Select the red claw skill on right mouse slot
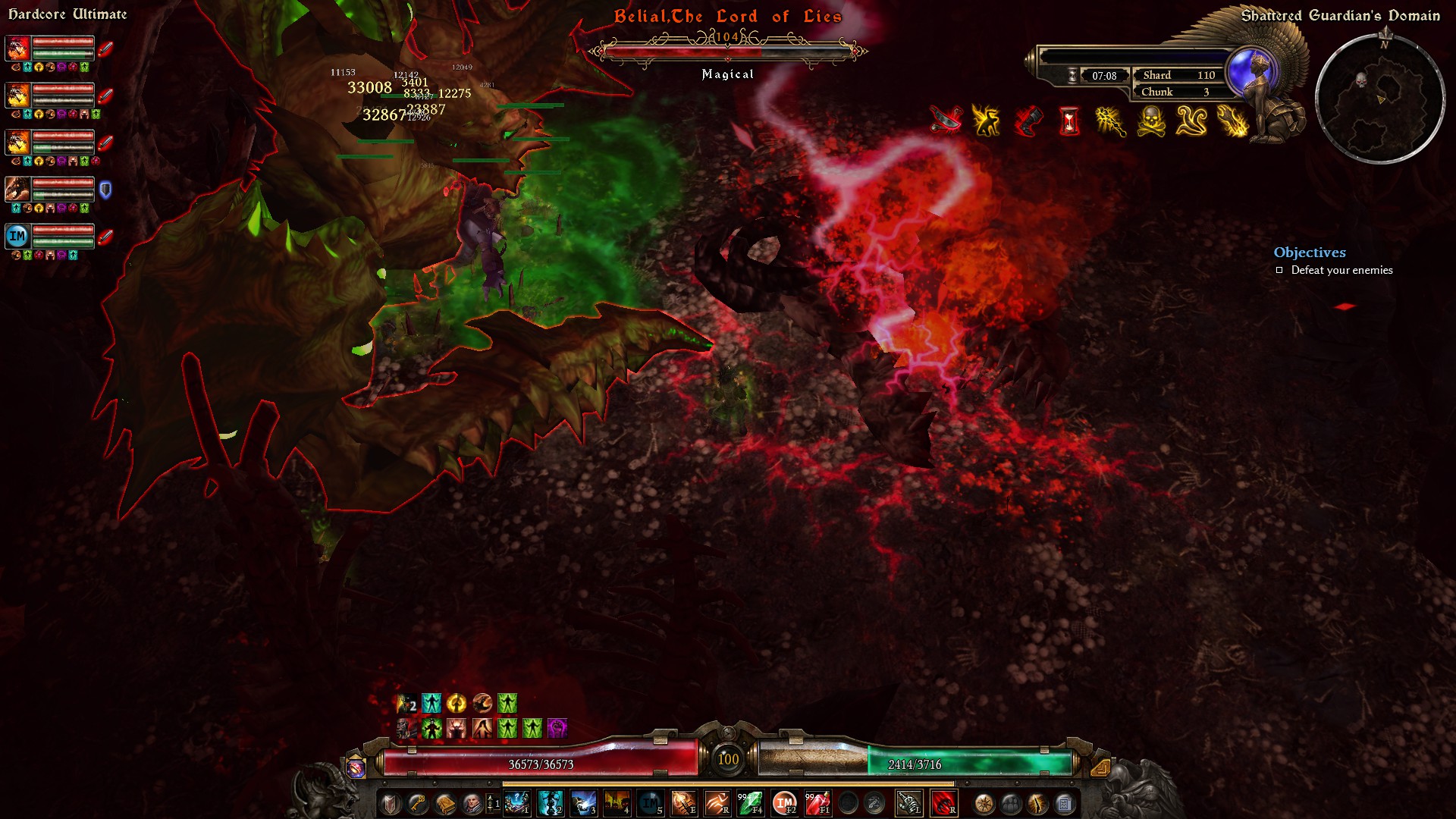 coord(943,803)
